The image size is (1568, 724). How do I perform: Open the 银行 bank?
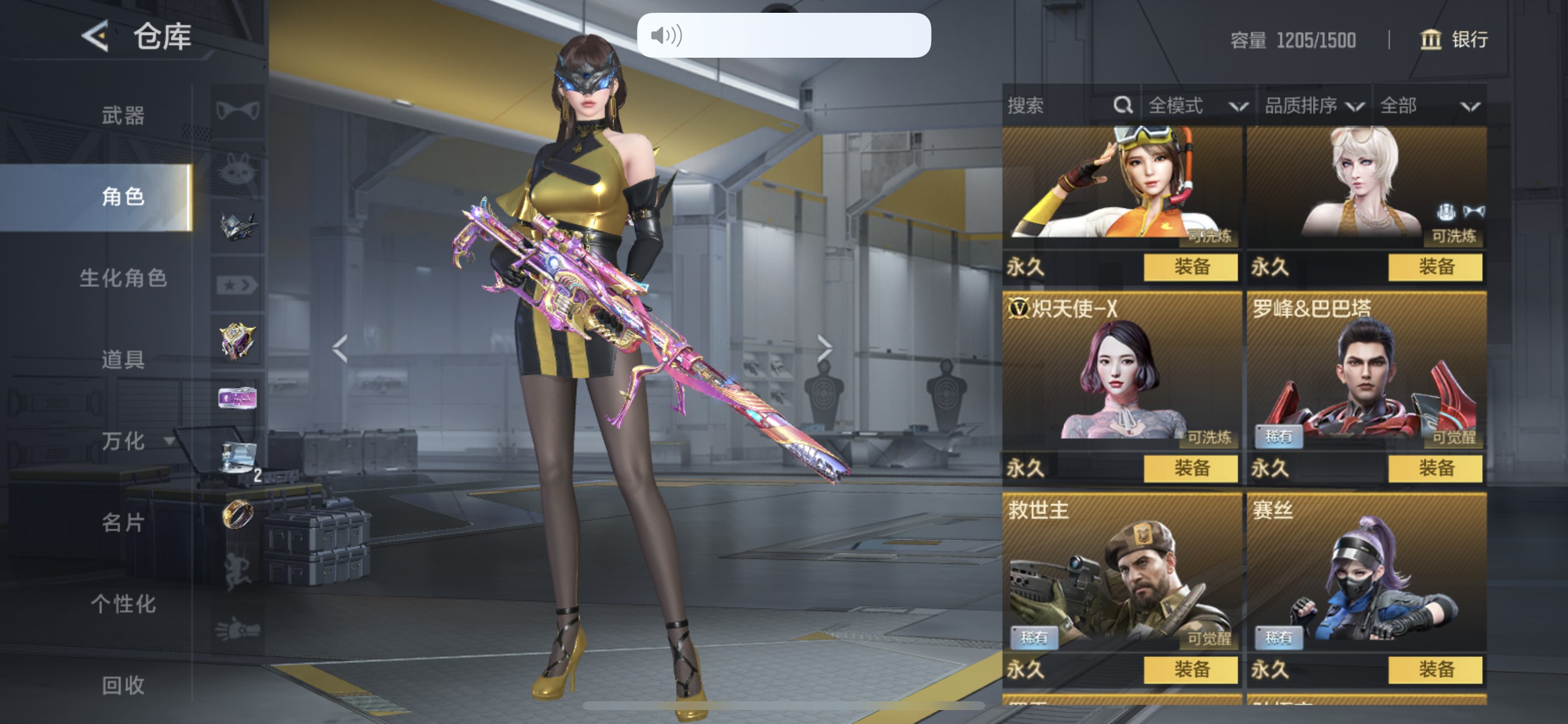1454,40
